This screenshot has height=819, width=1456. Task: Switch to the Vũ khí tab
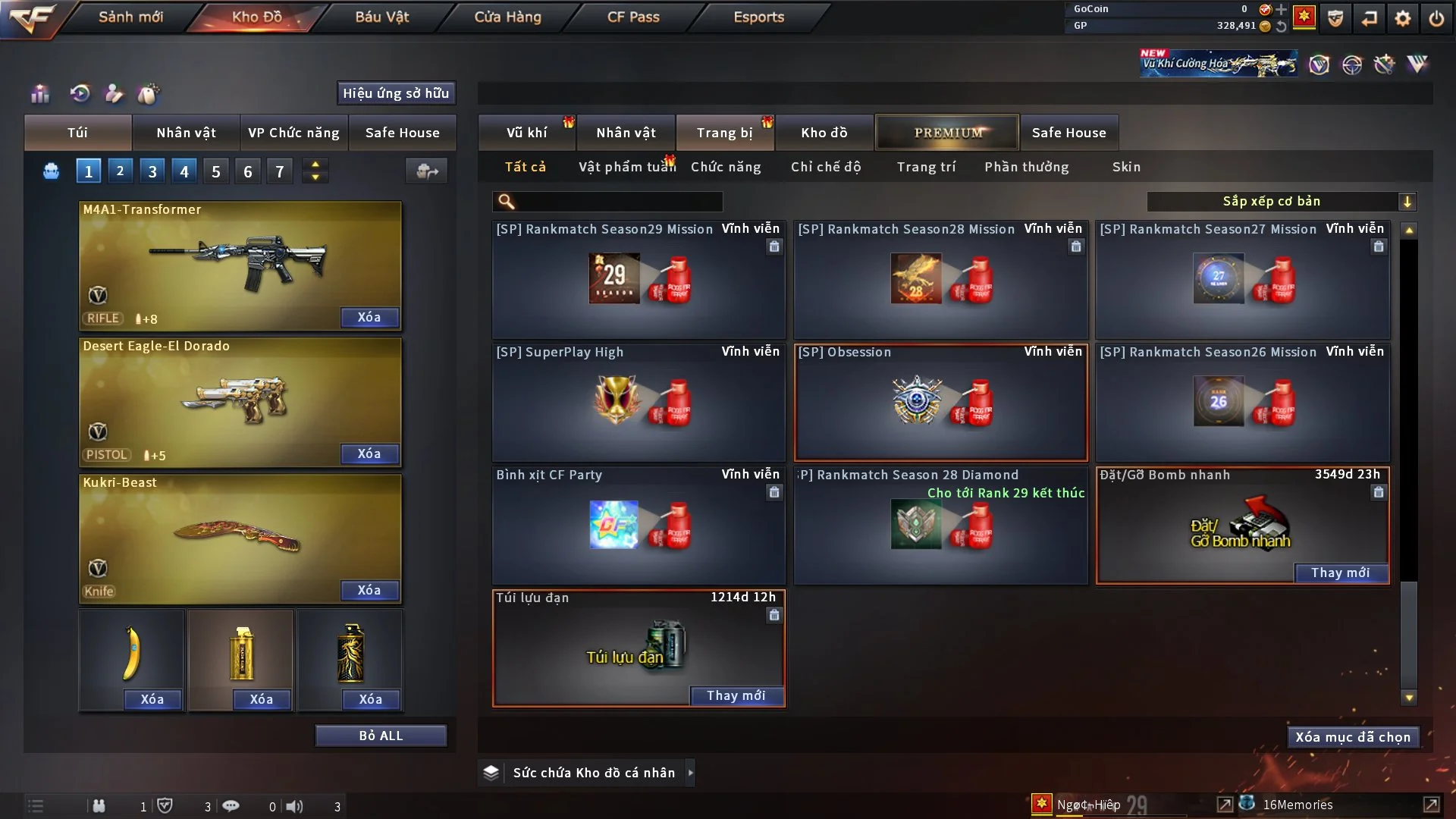pyautogui.click(x=526, y=133)
